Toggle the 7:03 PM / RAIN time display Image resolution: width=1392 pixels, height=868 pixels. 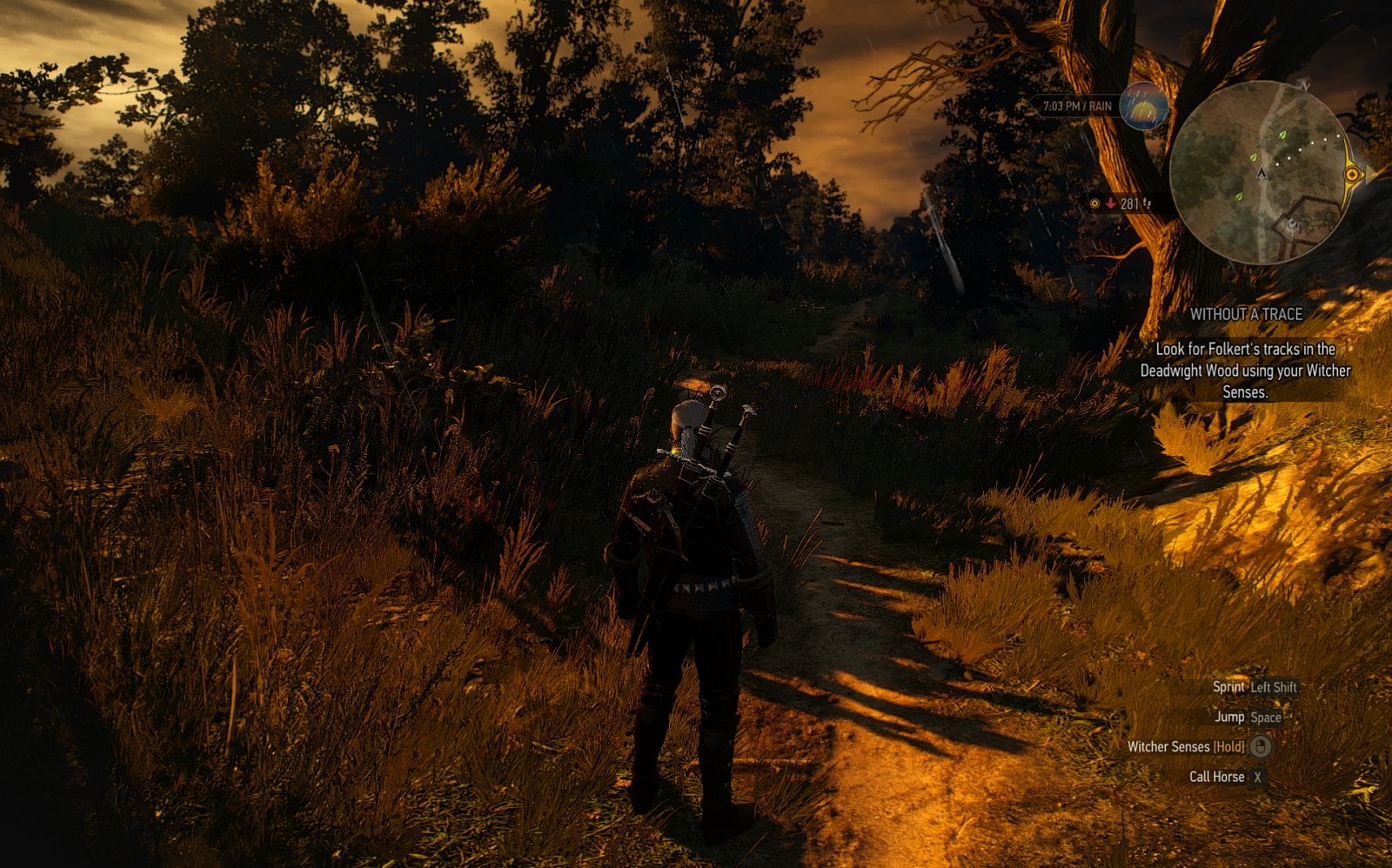(x=1077, y=105)
